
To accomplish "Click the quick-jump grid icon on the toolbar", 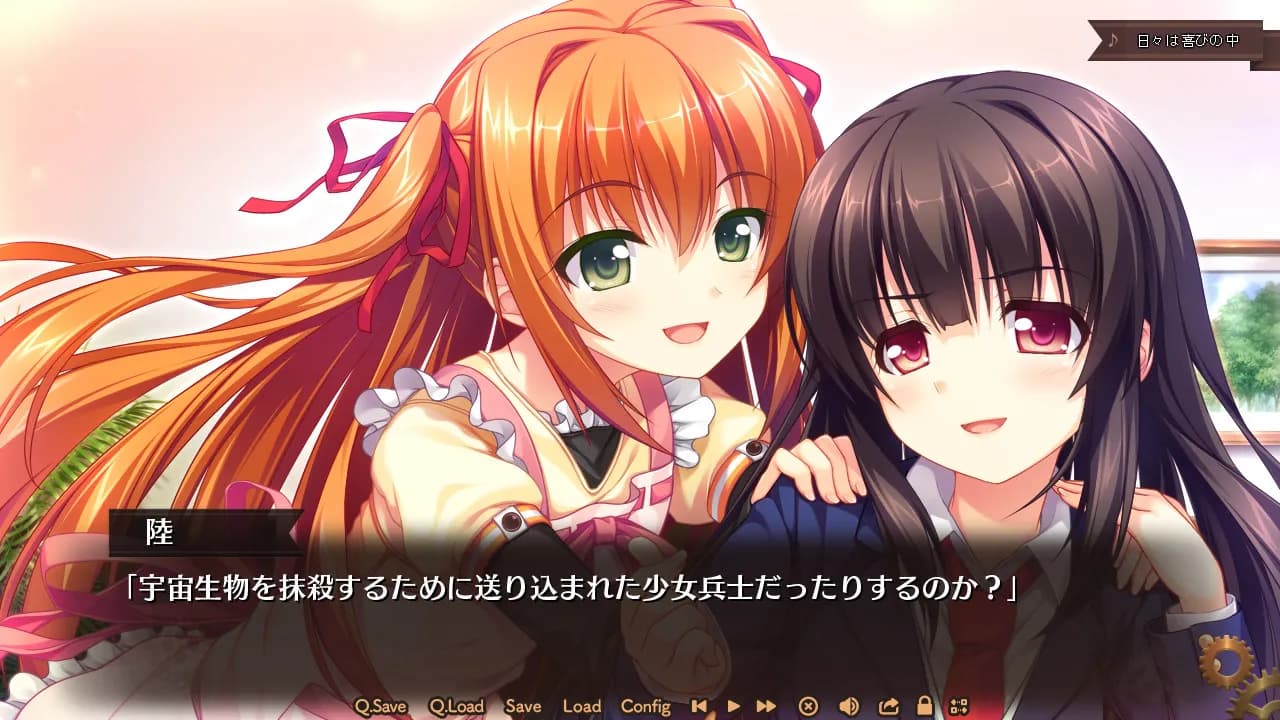I will click(x=959, y=706).
